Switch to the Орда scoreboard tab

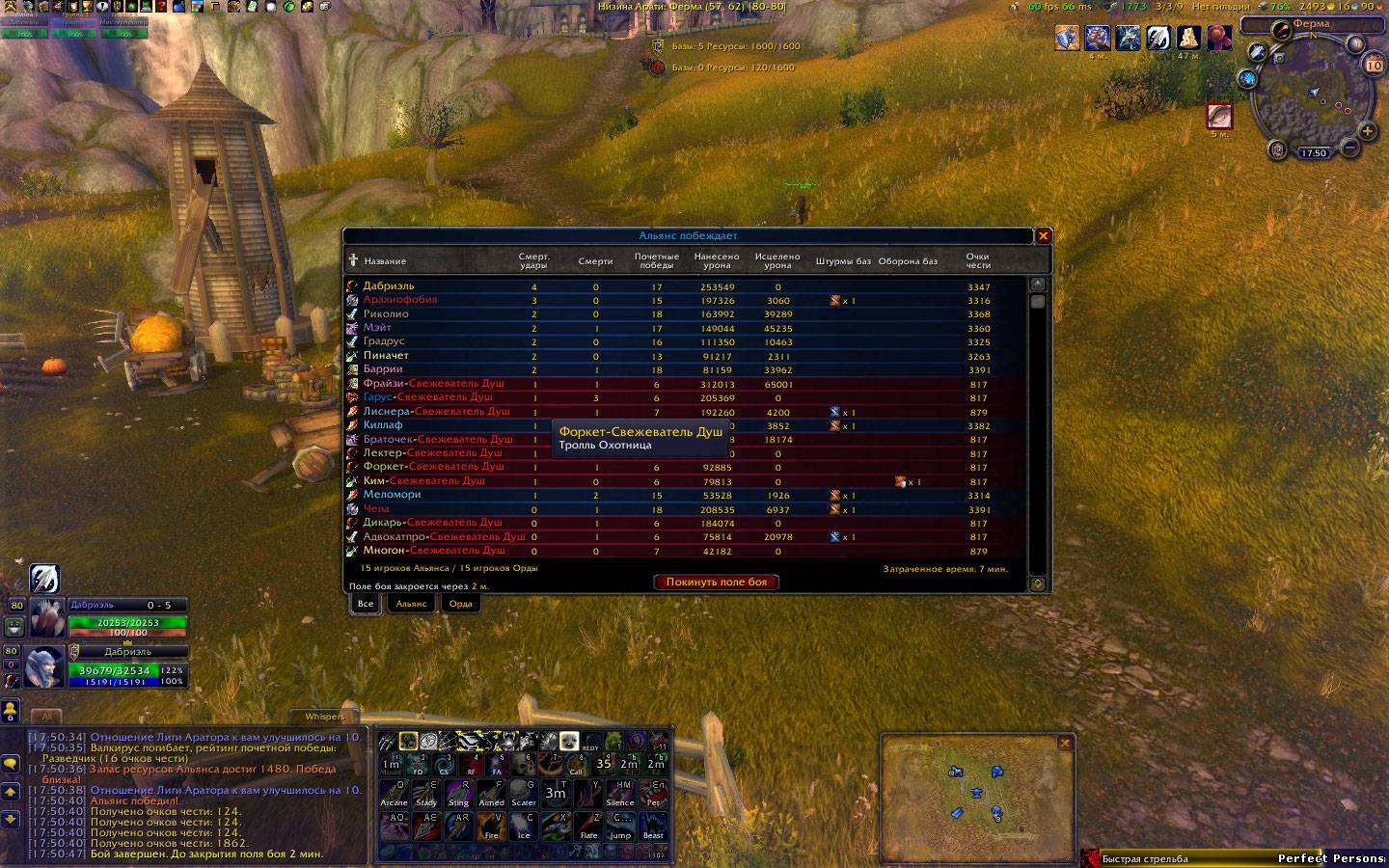tap(461, 604)
